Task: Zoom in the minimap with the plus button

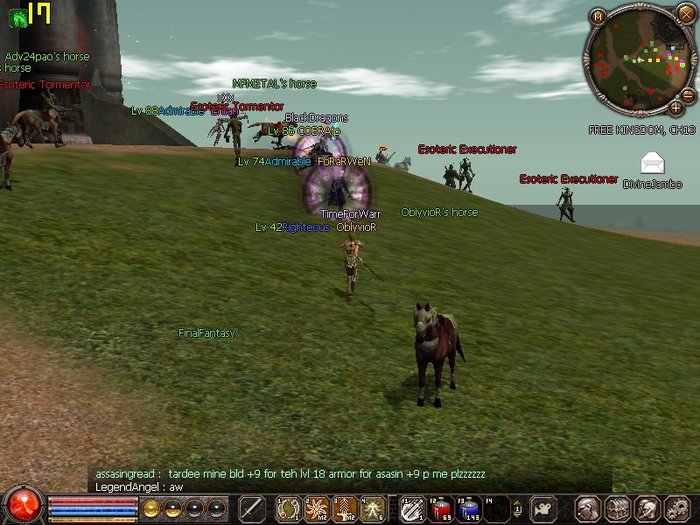Action: [677, 106]
